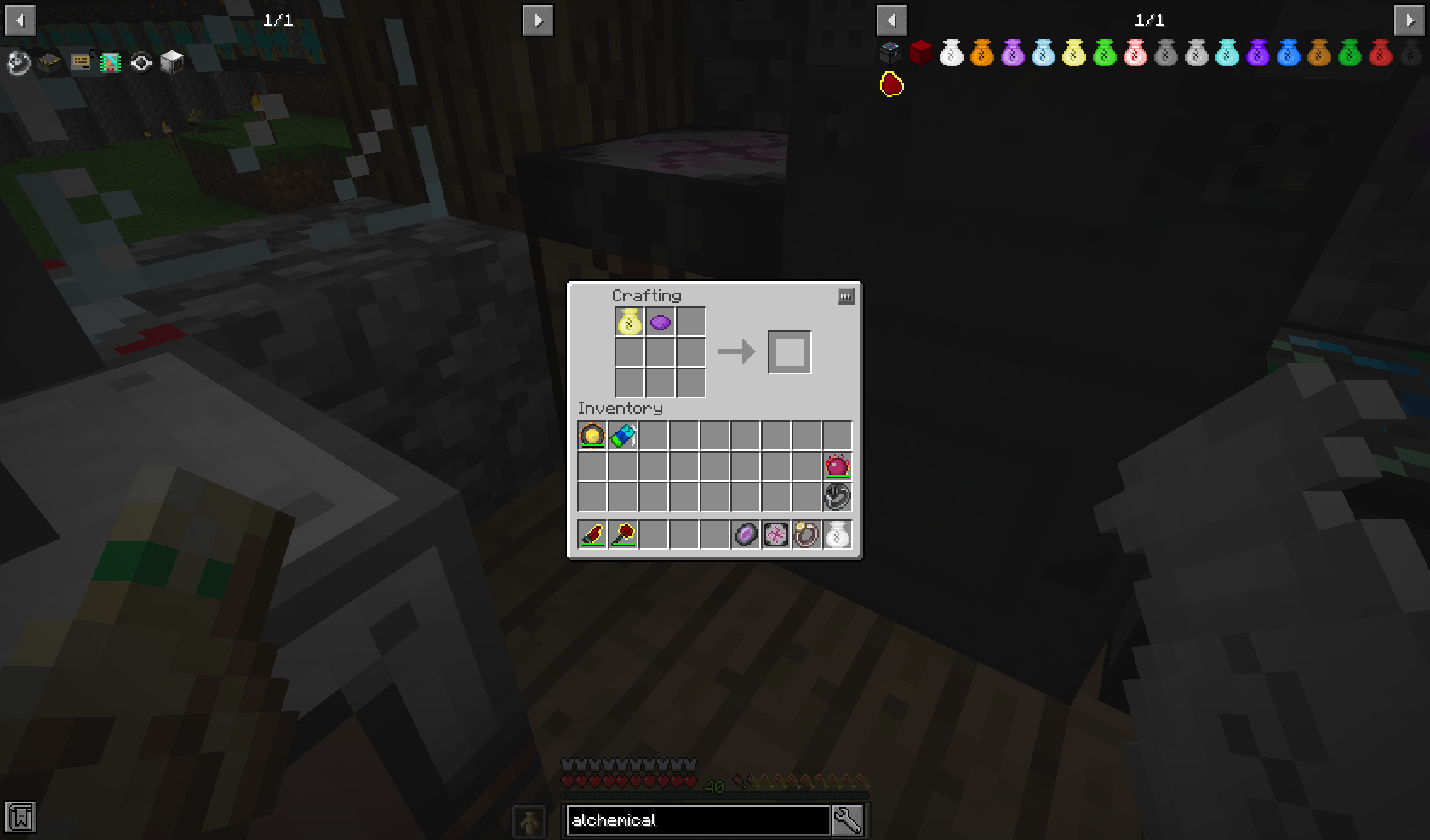Select the dark red block item in the item list
The image size is (1430, 840).
point(920,55)
